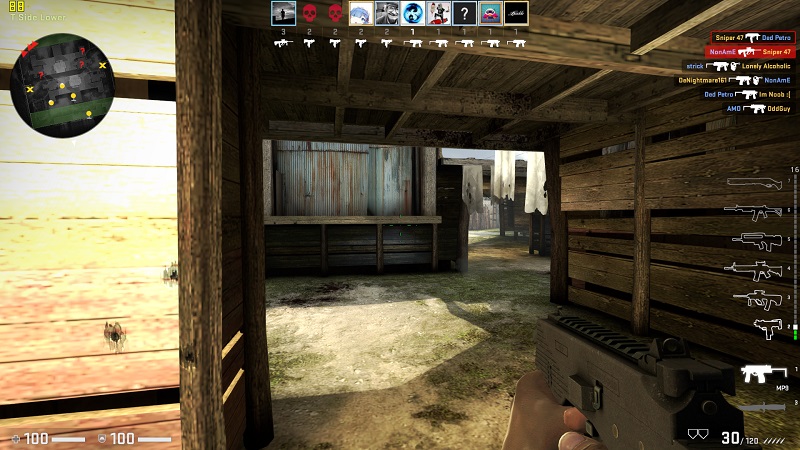Click the red NonAmE kill feed entry
This screenshot has height=450, width=800.
coord(750,51)
